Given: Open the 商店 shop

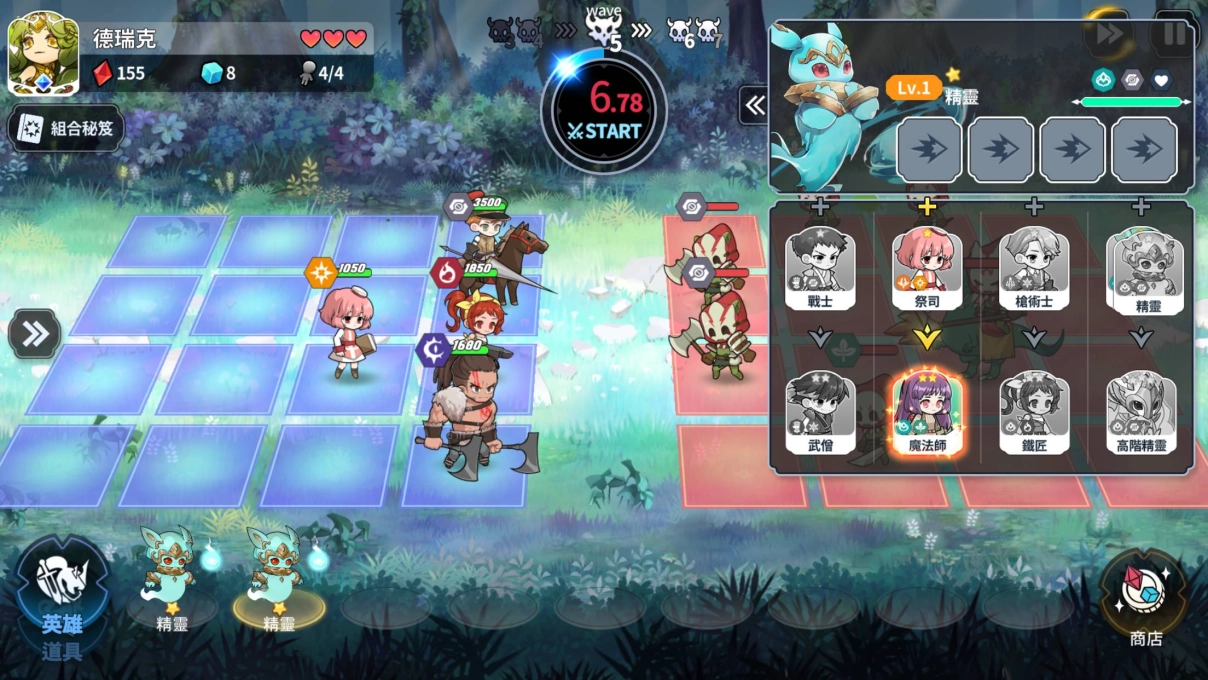Looking at the screenshot, I should 1145,598.
